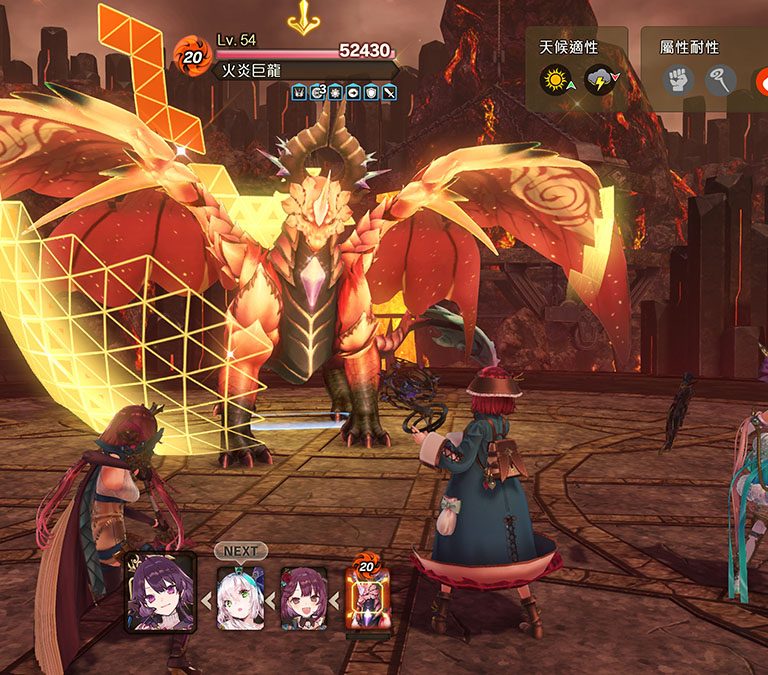View the staff magic resistance icon

[720, 80]
